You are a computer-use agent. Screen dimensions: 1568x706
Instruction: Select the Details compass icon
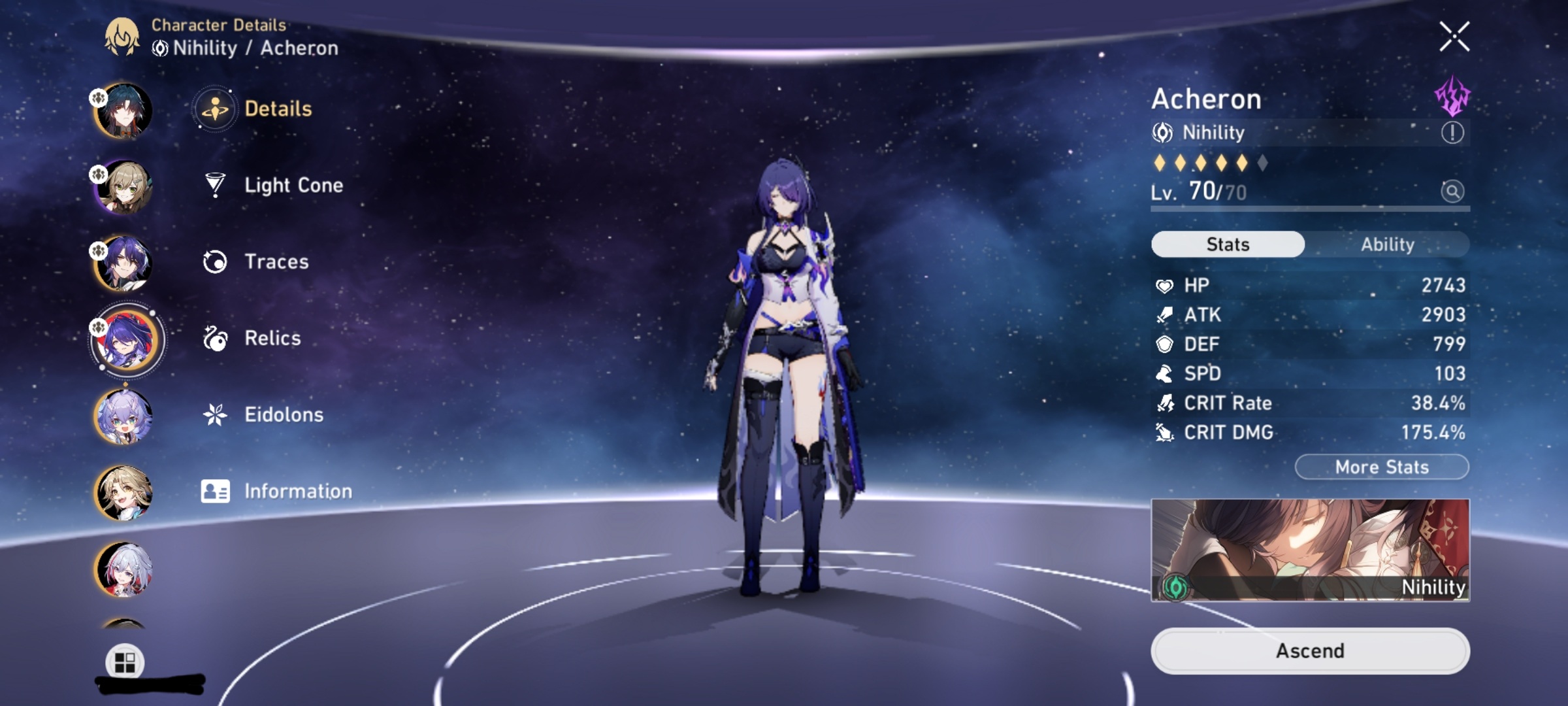(216, 109)
